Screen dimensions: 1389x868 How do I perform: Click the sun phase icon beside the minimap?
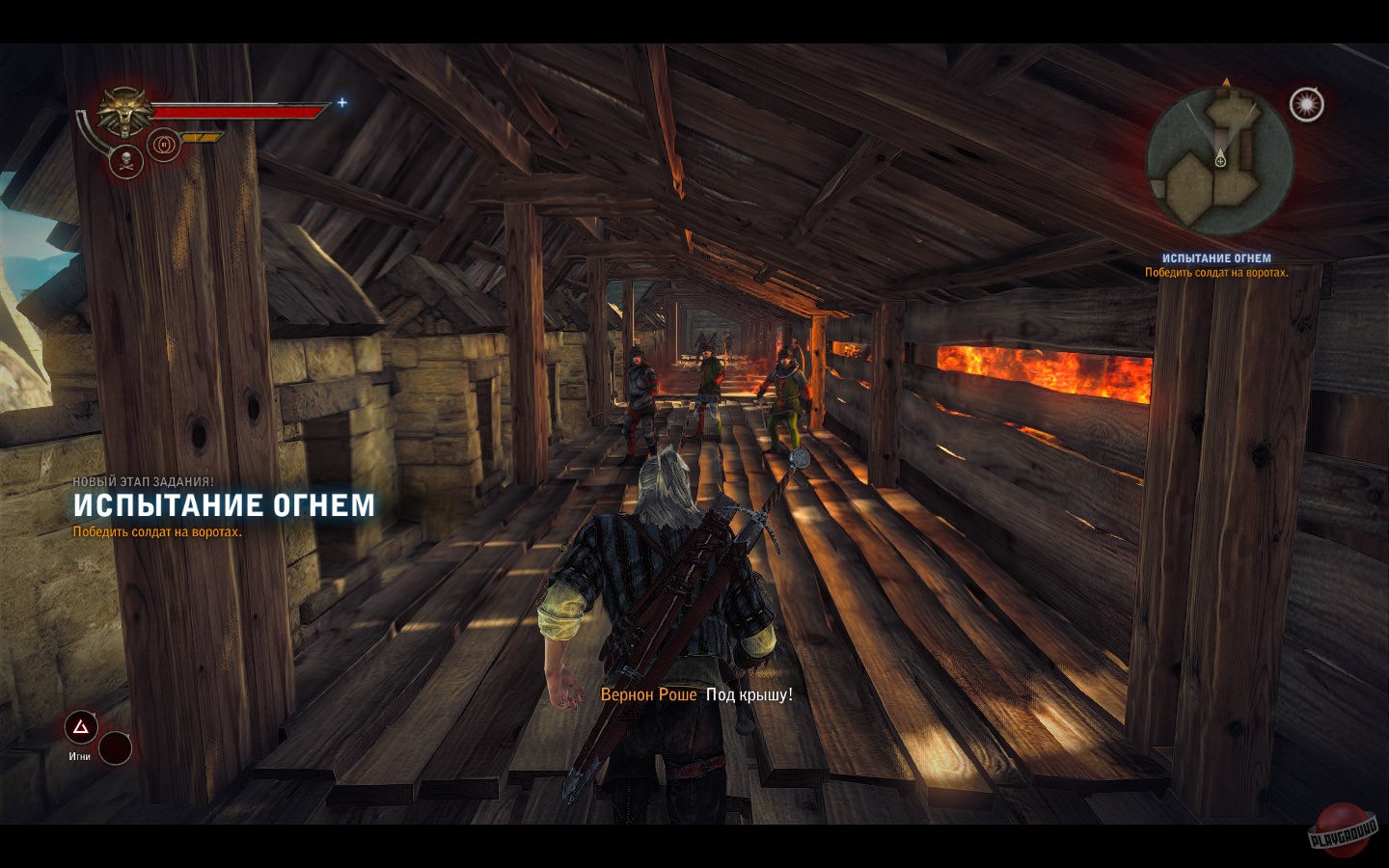tap(1308, 102)
